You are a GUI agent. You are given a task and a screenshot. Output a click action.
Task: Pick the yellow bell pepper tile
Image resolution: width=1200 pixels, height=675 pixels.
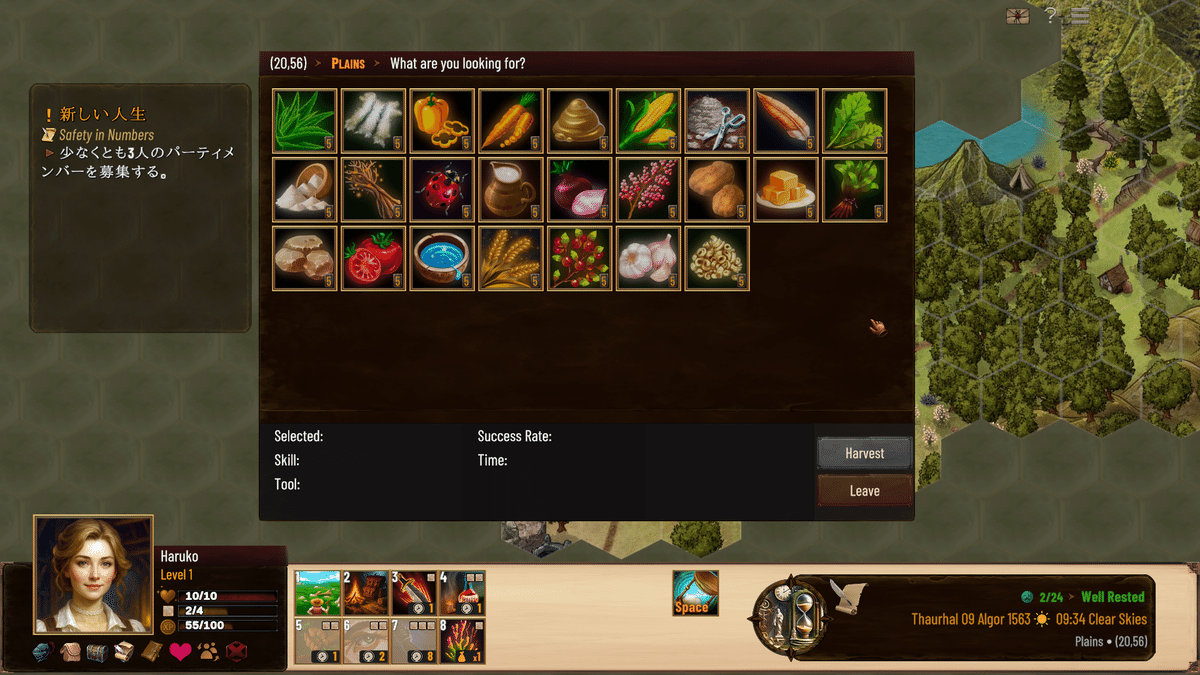tap(442, 121)
